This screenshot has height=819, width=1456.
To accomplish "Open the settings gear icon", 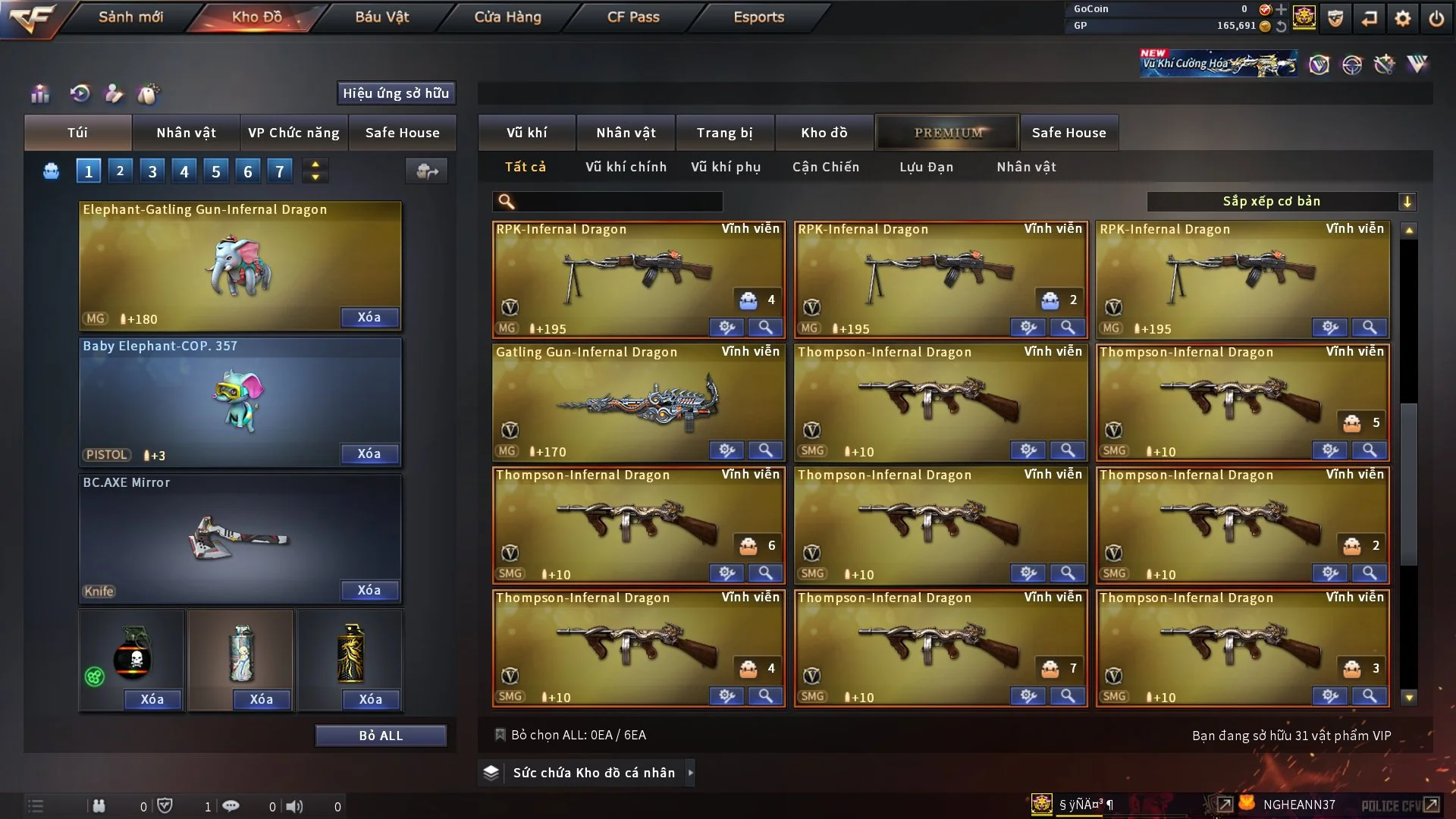I will click(1402, 18).
